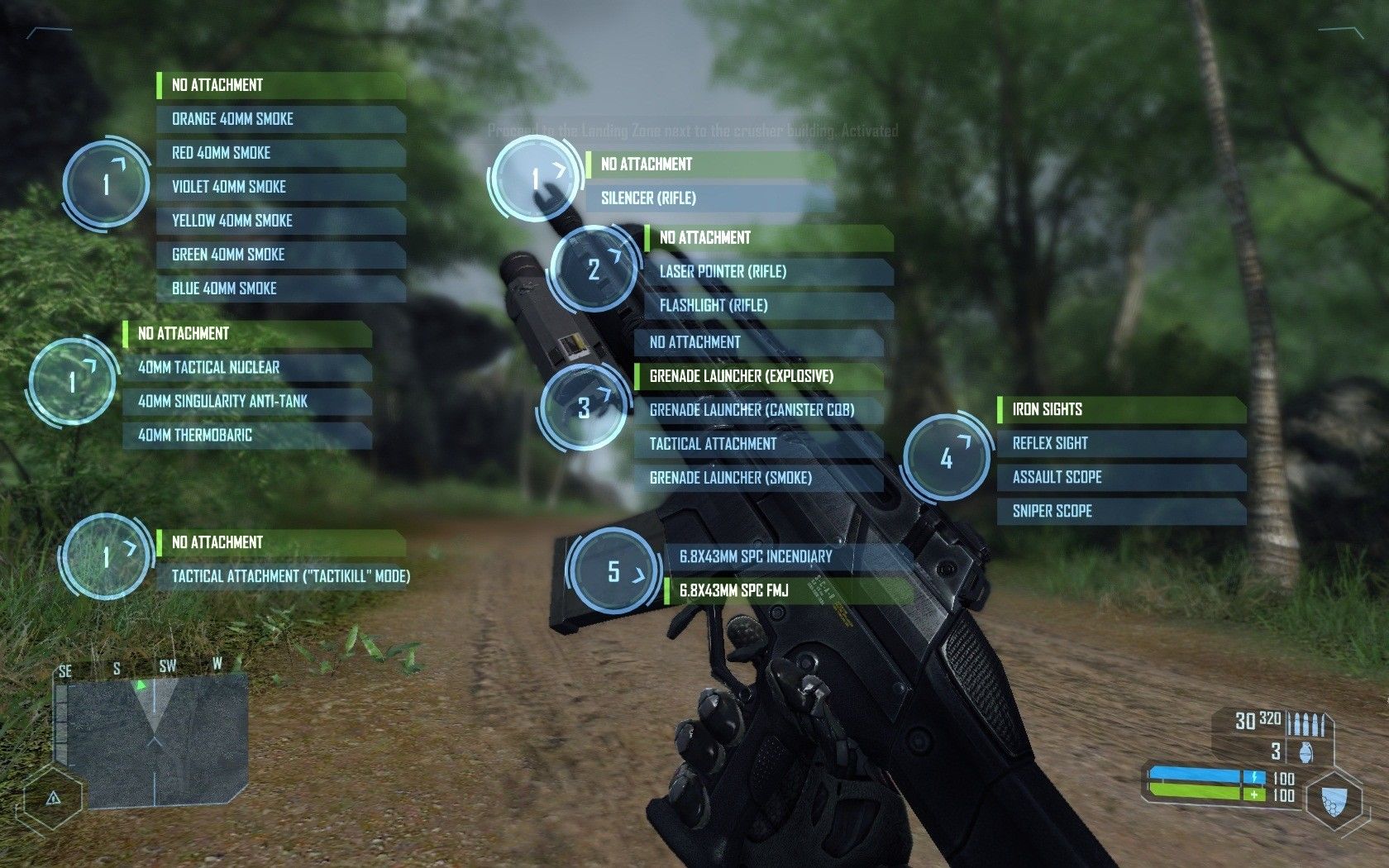Equip Laser Pointer (Rifle)
Viewport: 1389px width, 868px height.
[768, 272]
